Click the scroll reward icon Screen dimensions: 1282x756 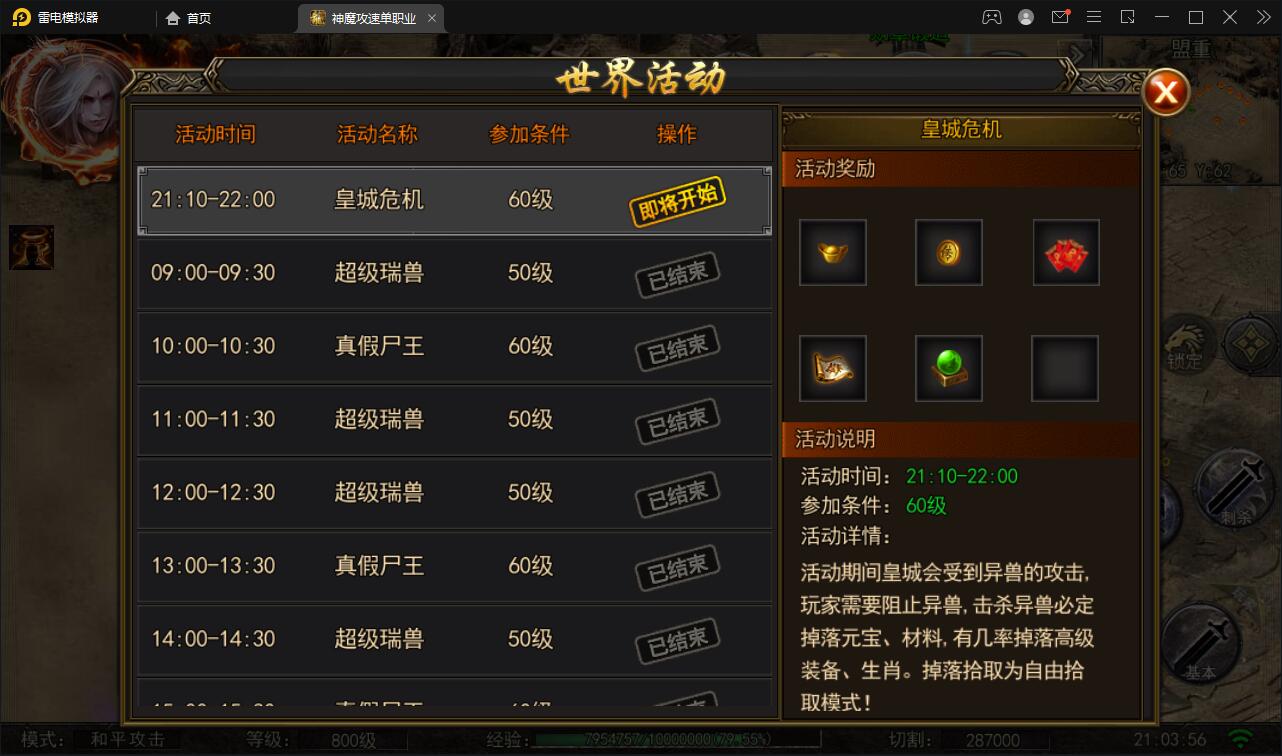832,368
